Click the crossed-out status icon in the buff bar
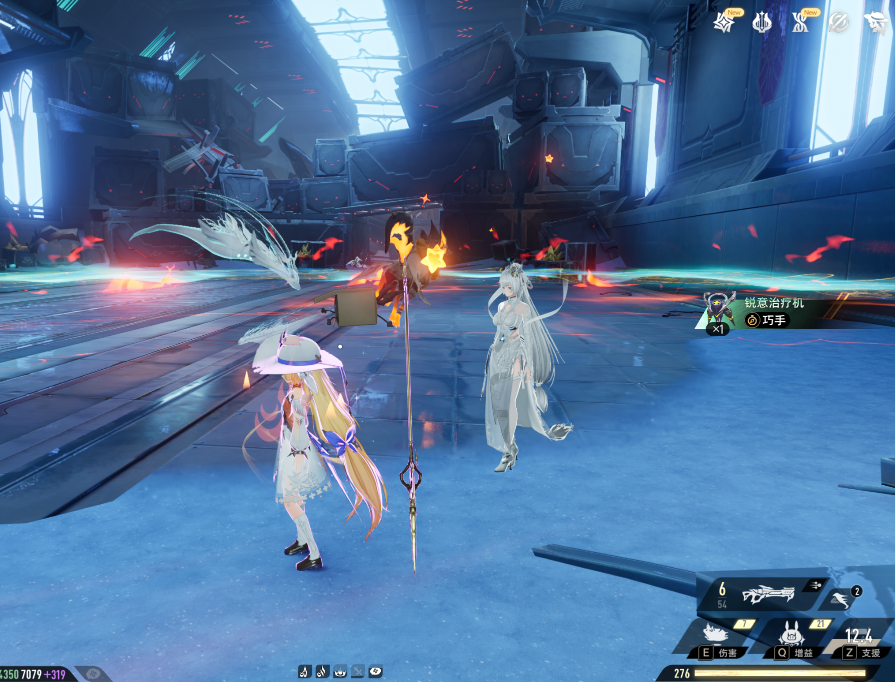This screenshot has width=895, height=682. pos(358,671)
